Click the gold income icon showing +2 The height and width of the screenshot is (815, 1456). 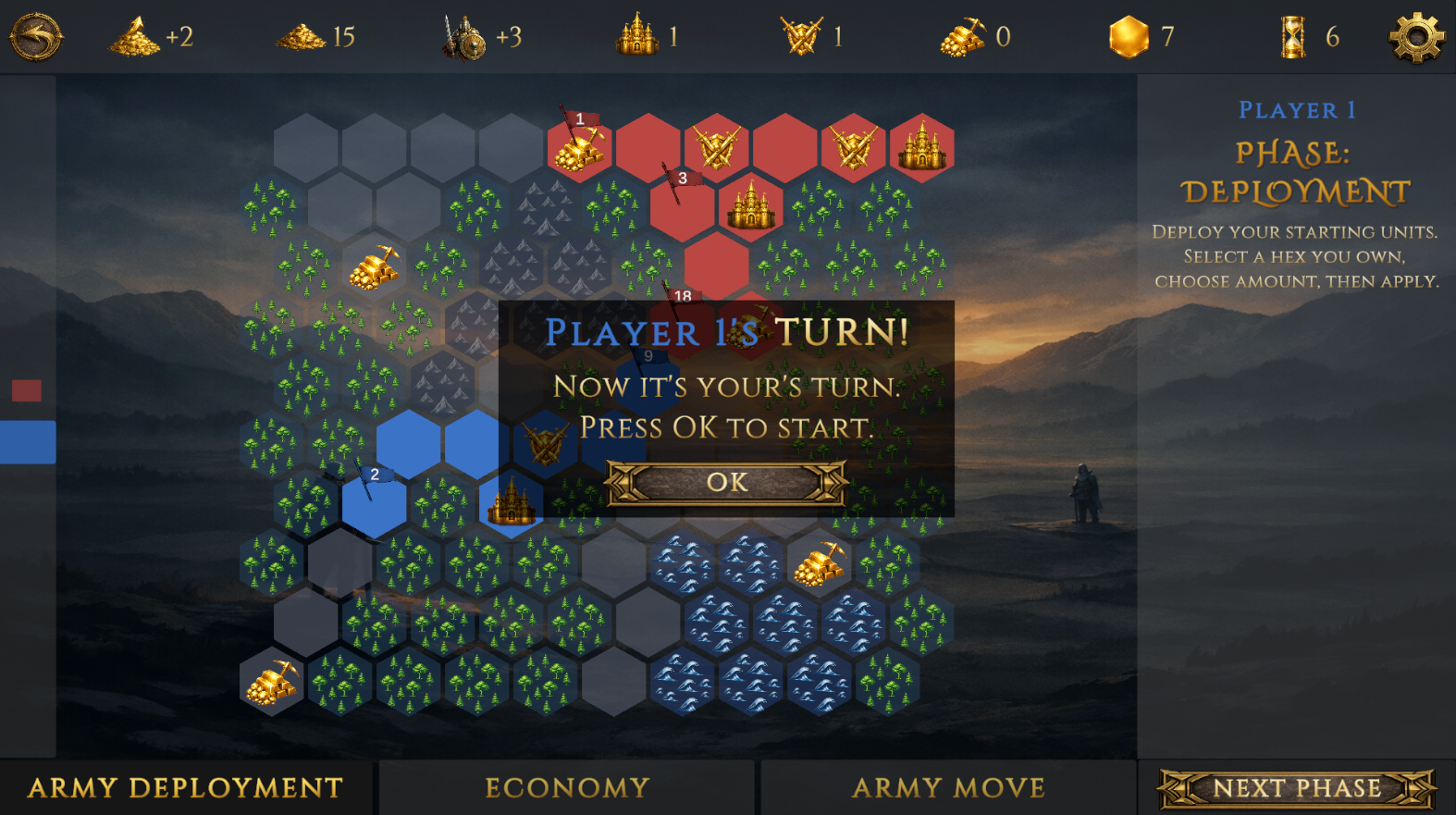point(135,38)
